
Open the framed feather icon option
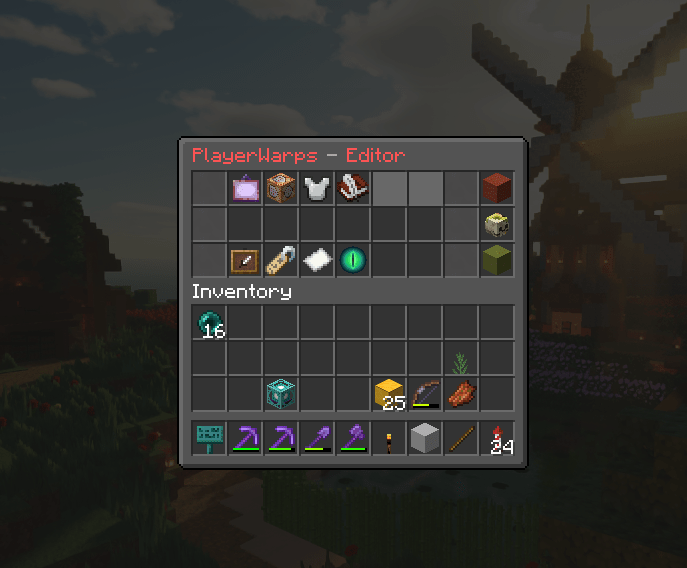[245, 260]
